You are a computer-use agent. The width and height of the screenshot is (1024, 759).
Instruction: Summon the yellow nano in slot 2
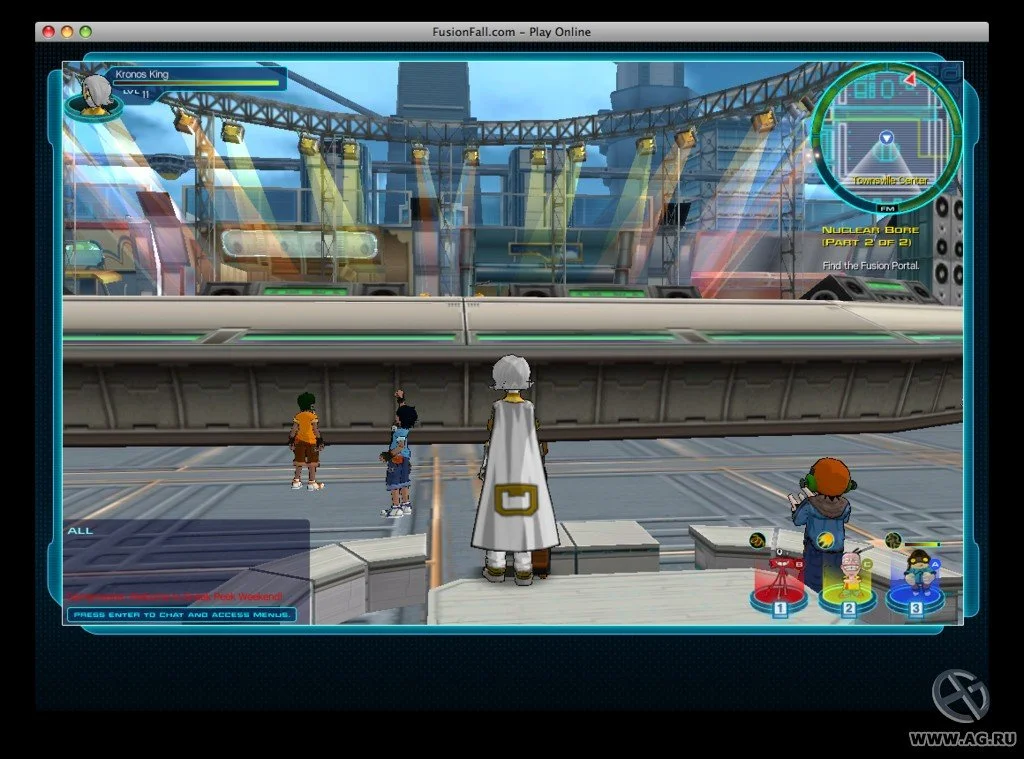tap(848, 583)
